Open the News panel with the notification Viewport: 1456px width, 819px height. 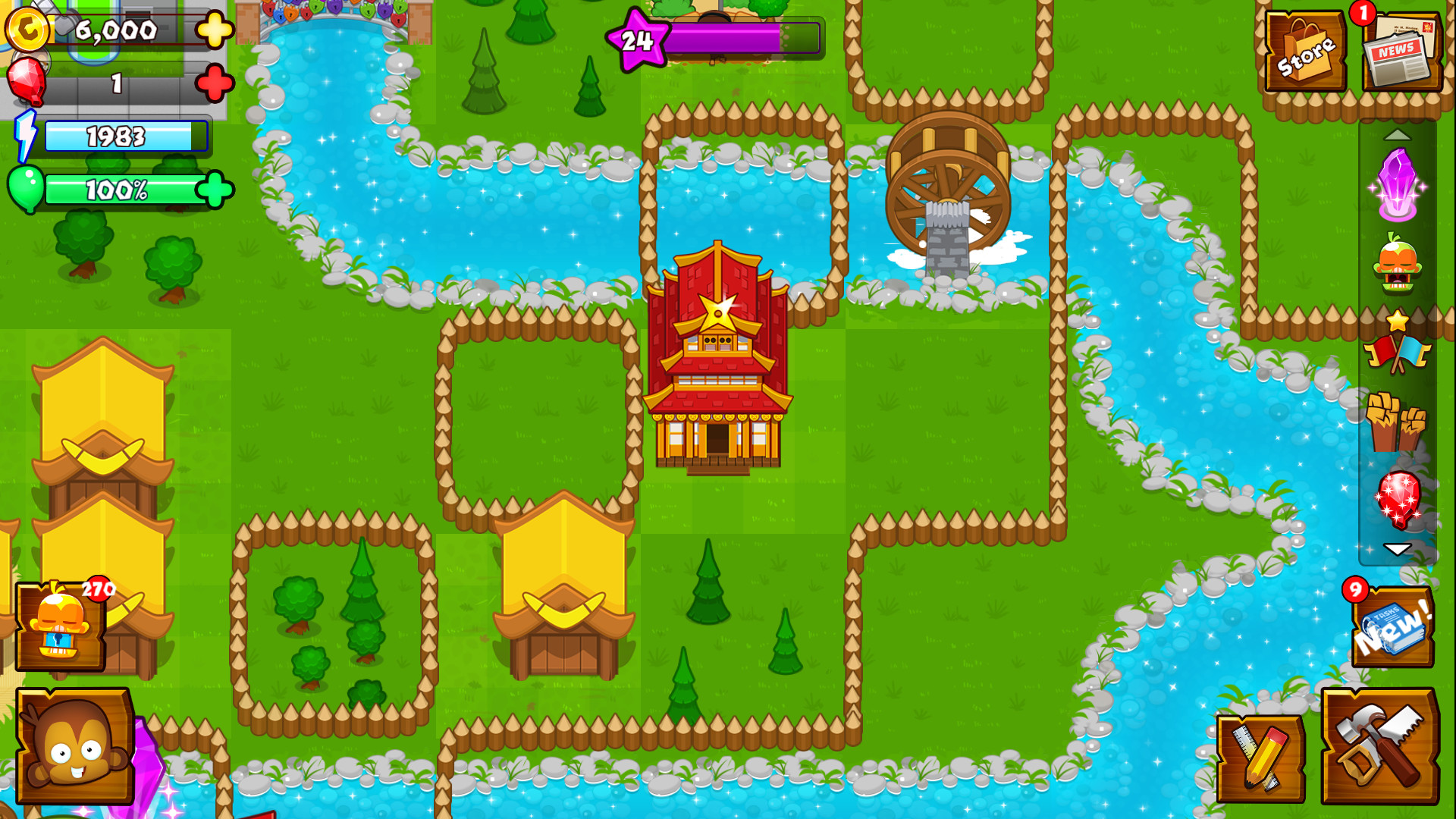(x=1401, y=49)
